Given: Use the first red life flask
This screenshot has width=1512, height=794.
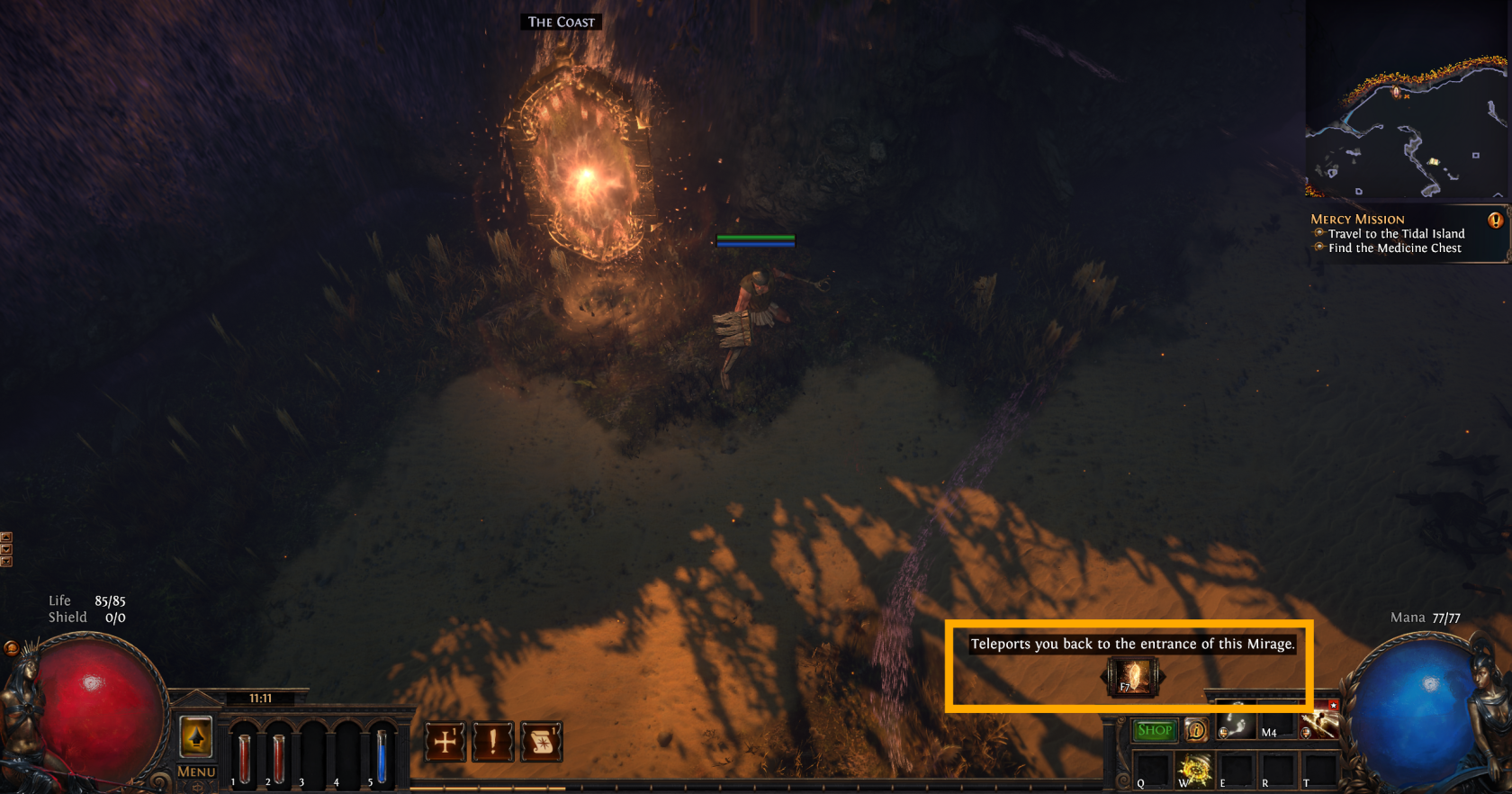Looking at the screenshot, I should 244,757.
